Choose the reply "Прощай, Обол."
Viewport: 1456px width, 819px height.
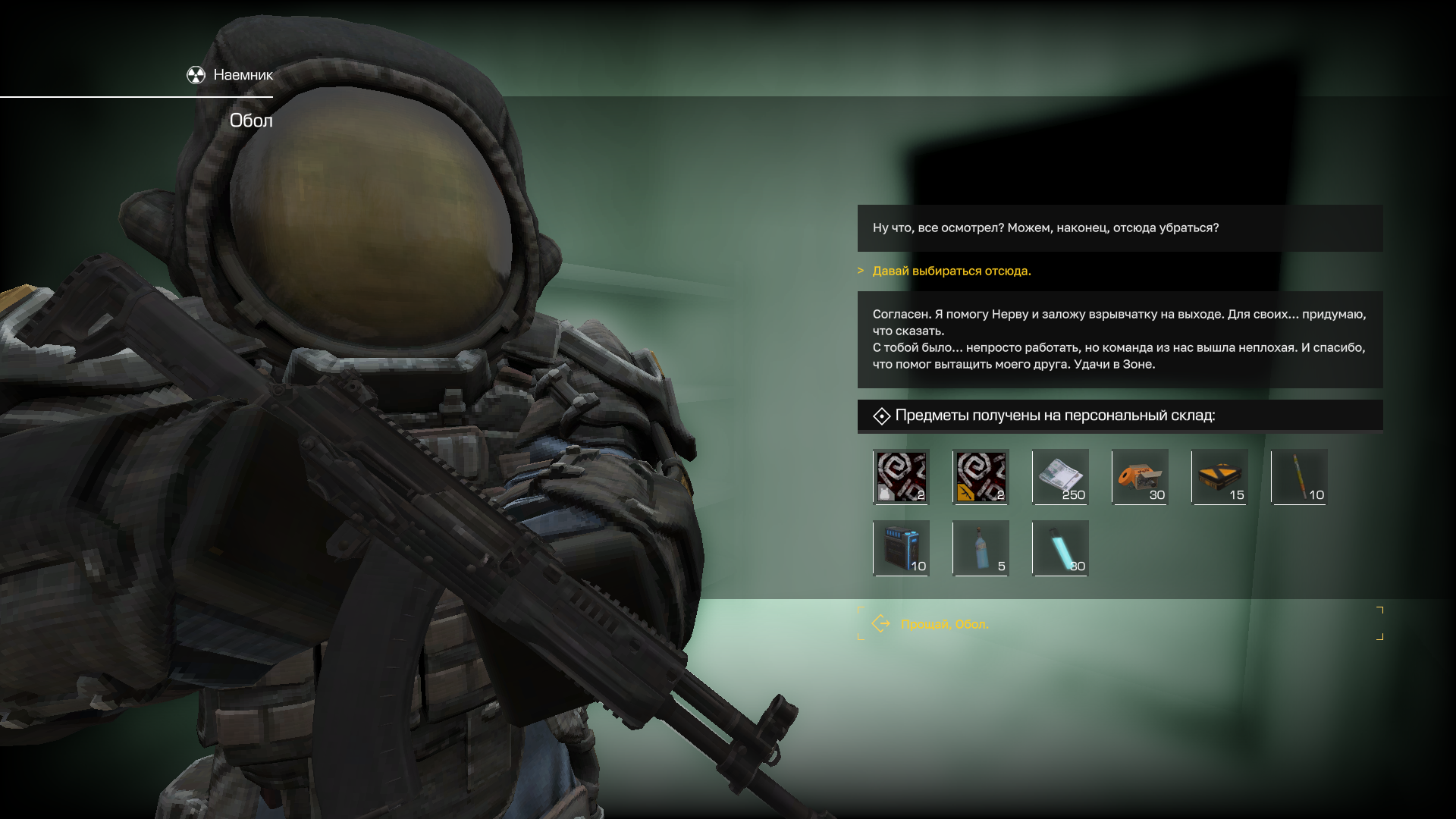[x=945, y=624]
